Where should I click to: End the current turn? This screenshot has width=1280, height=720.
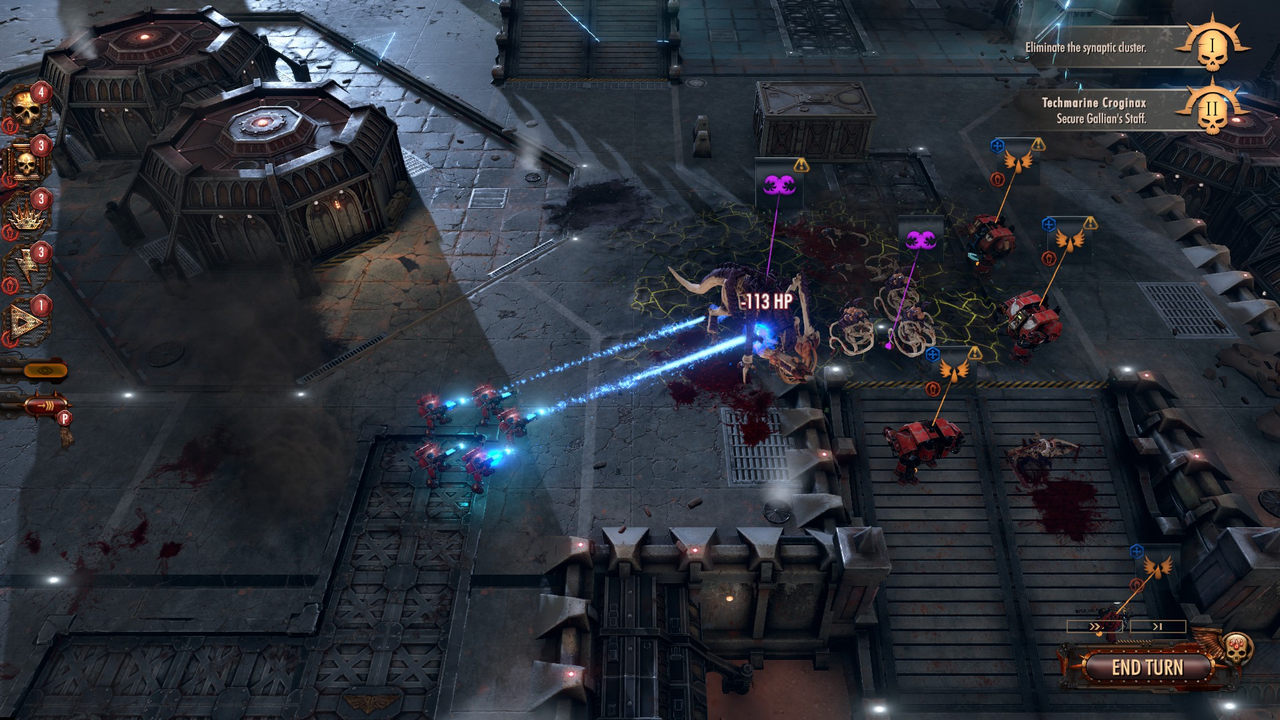click(x=1132, y=667)
